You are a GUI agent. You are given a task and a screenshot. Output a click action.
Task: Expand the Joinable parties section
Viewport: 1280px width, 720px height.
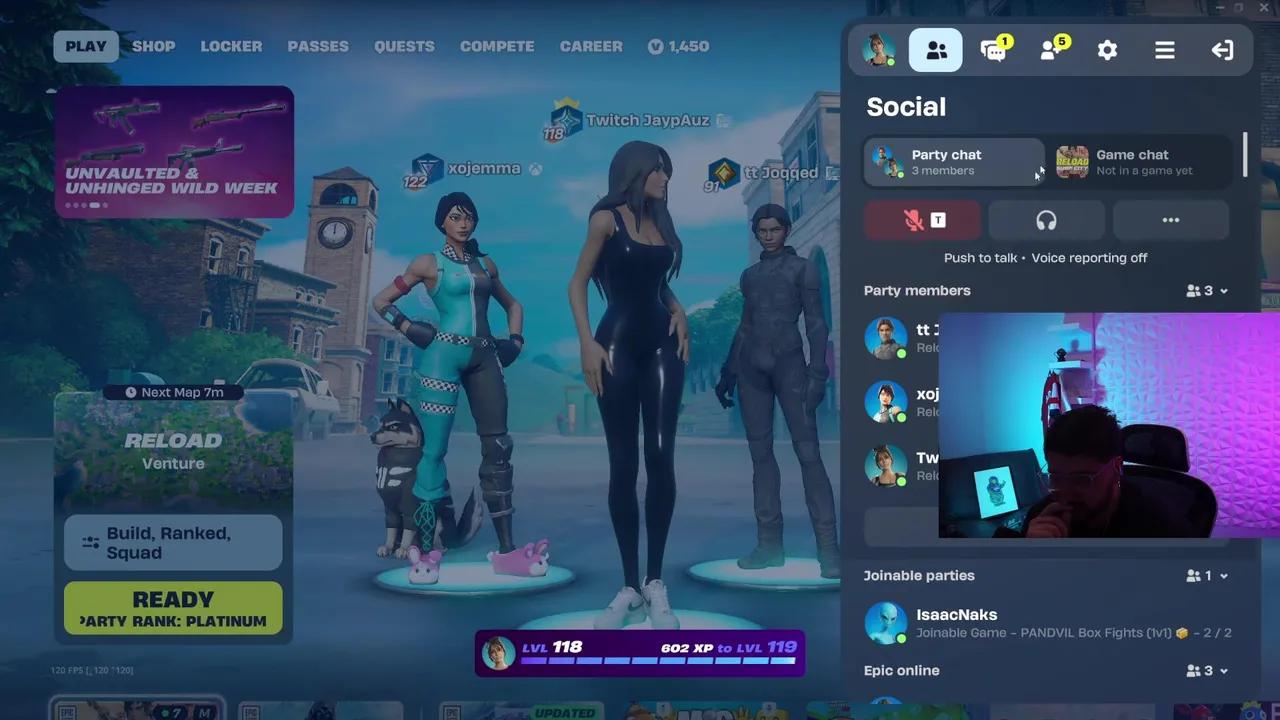tap(1222, 575)
